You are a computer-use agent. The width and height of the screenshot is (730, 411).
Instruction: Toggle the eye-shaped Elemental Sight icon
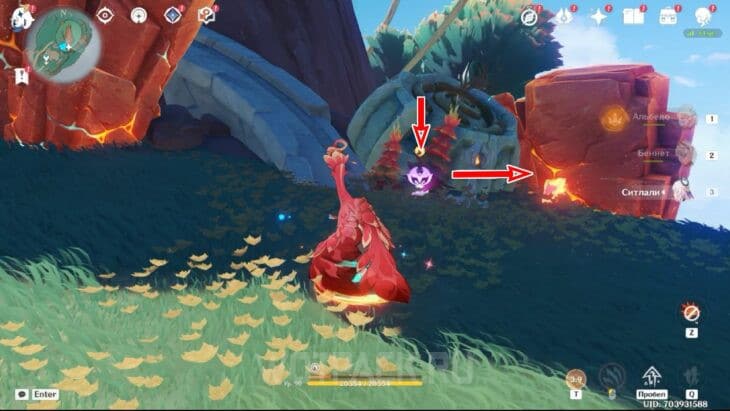tap(105, 15)
